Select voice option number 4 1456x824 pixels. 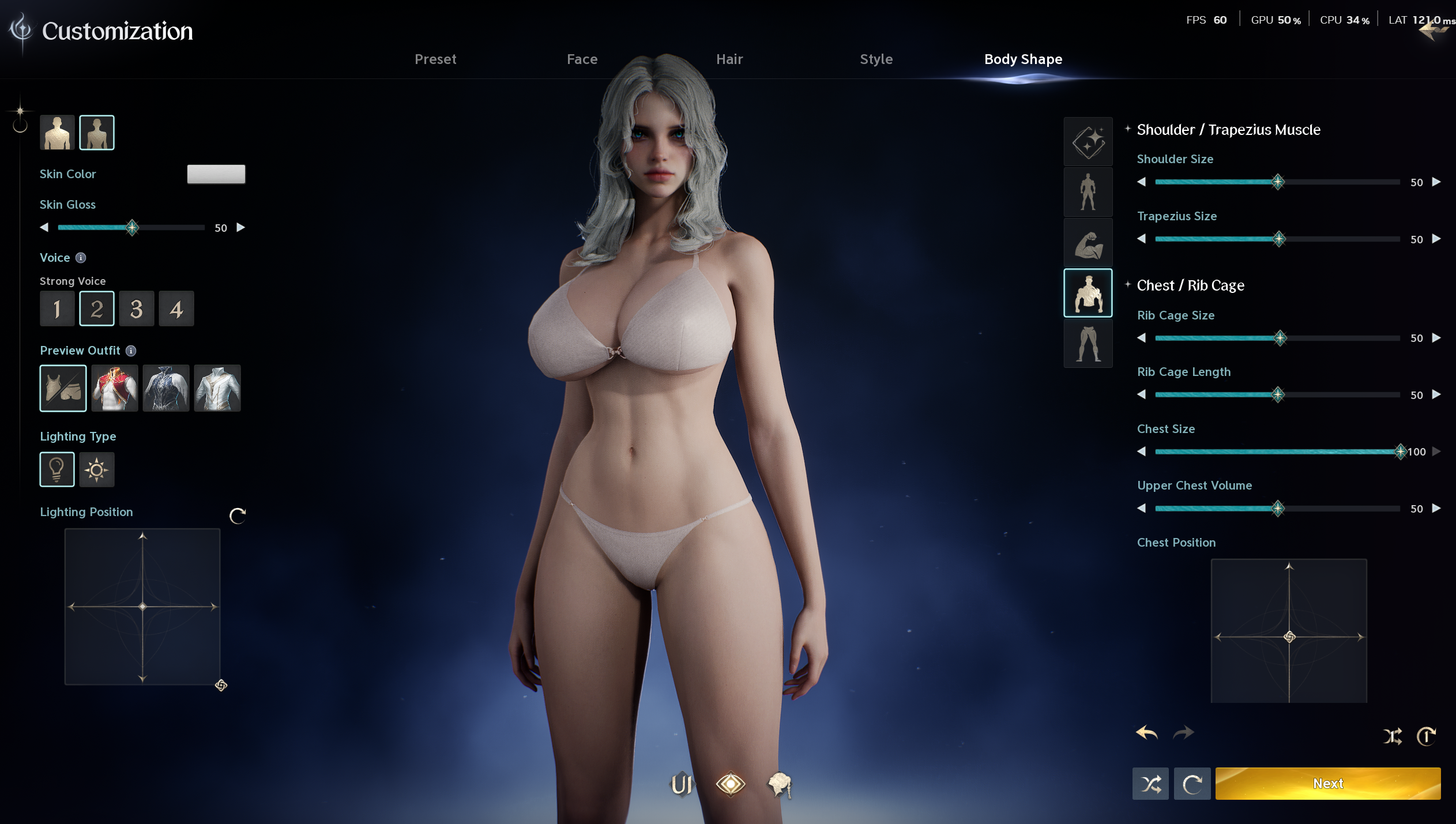(x=176, y=309)
